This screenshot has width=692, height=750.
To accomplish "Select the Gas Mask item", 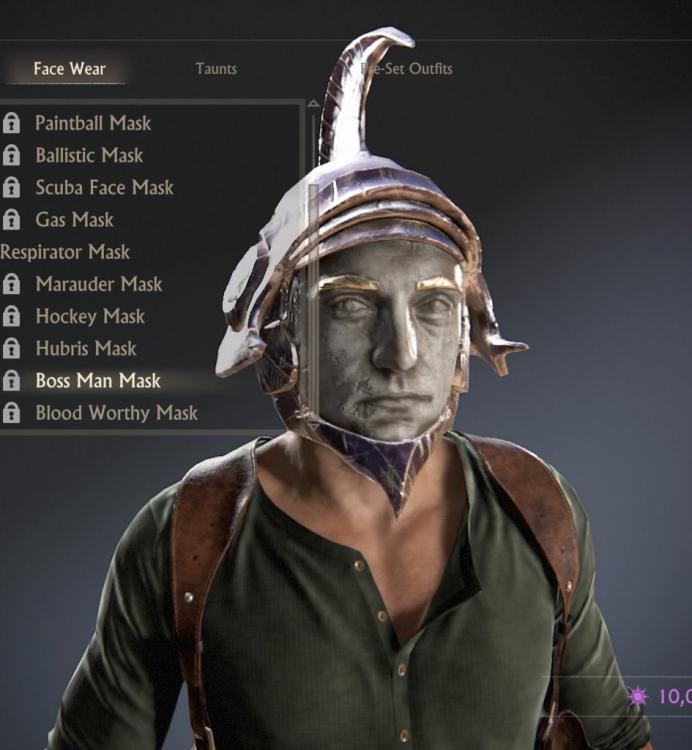I will 74,219.
